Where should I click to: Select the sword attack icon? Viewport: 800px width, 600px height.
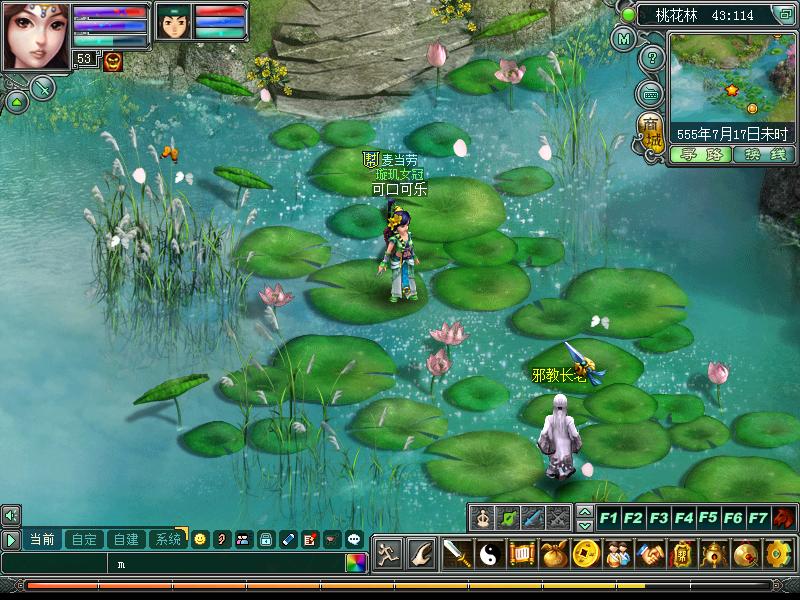click(456, 553)
